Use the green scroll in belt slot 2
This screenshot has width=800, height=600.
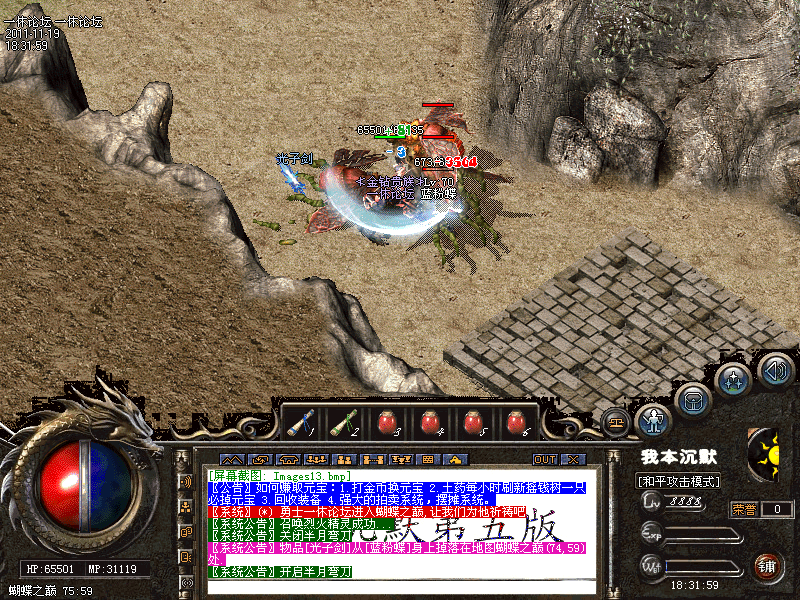point(345,424)
